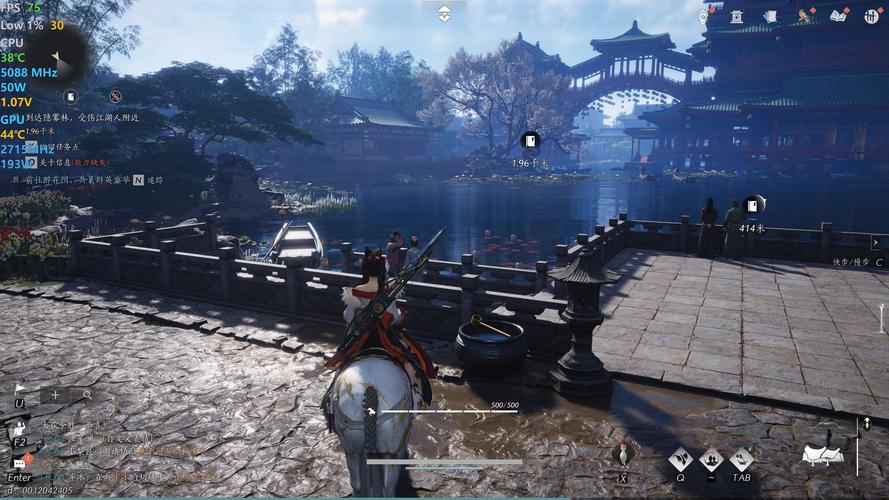
Task: Select the quest marker showing 414米
Action: coord(753,204)
